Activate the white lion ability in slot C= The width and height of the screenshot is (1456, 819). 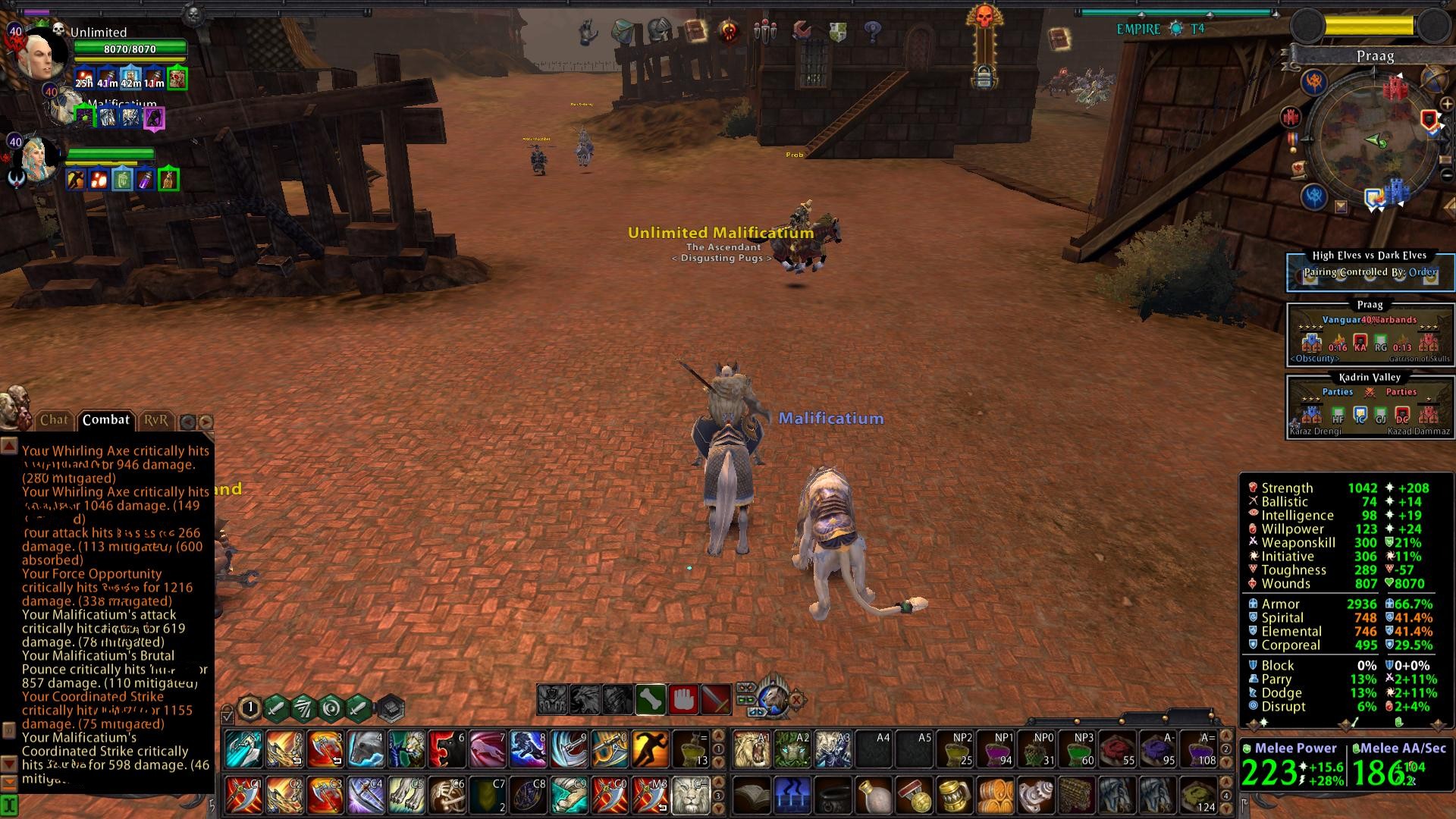coord(690,794)
